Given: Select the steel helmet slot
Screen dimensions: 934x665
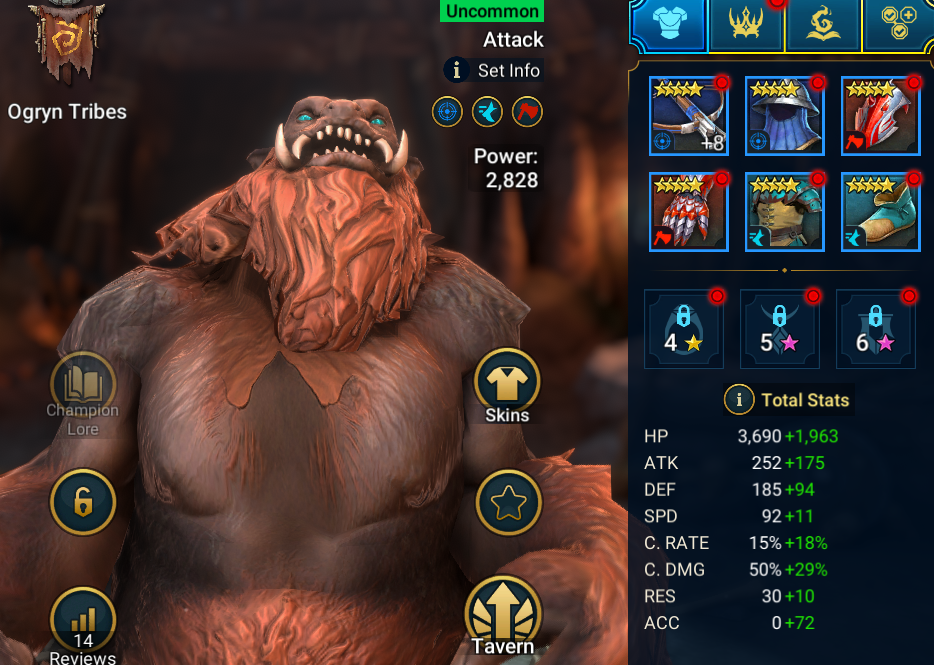Looking at the screenshot, I should pos(785,116).
